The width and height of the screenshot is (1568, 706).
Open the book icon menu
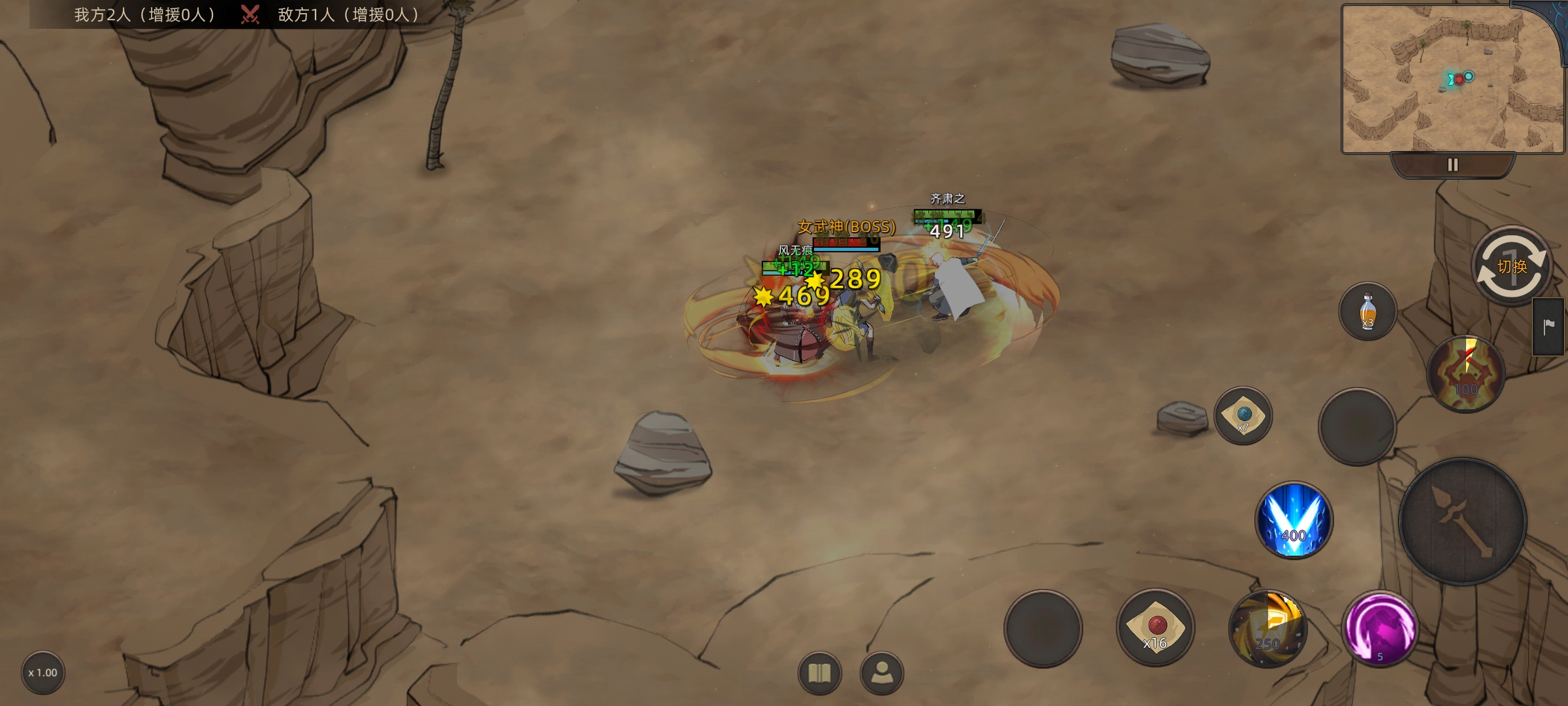point(819,673)
